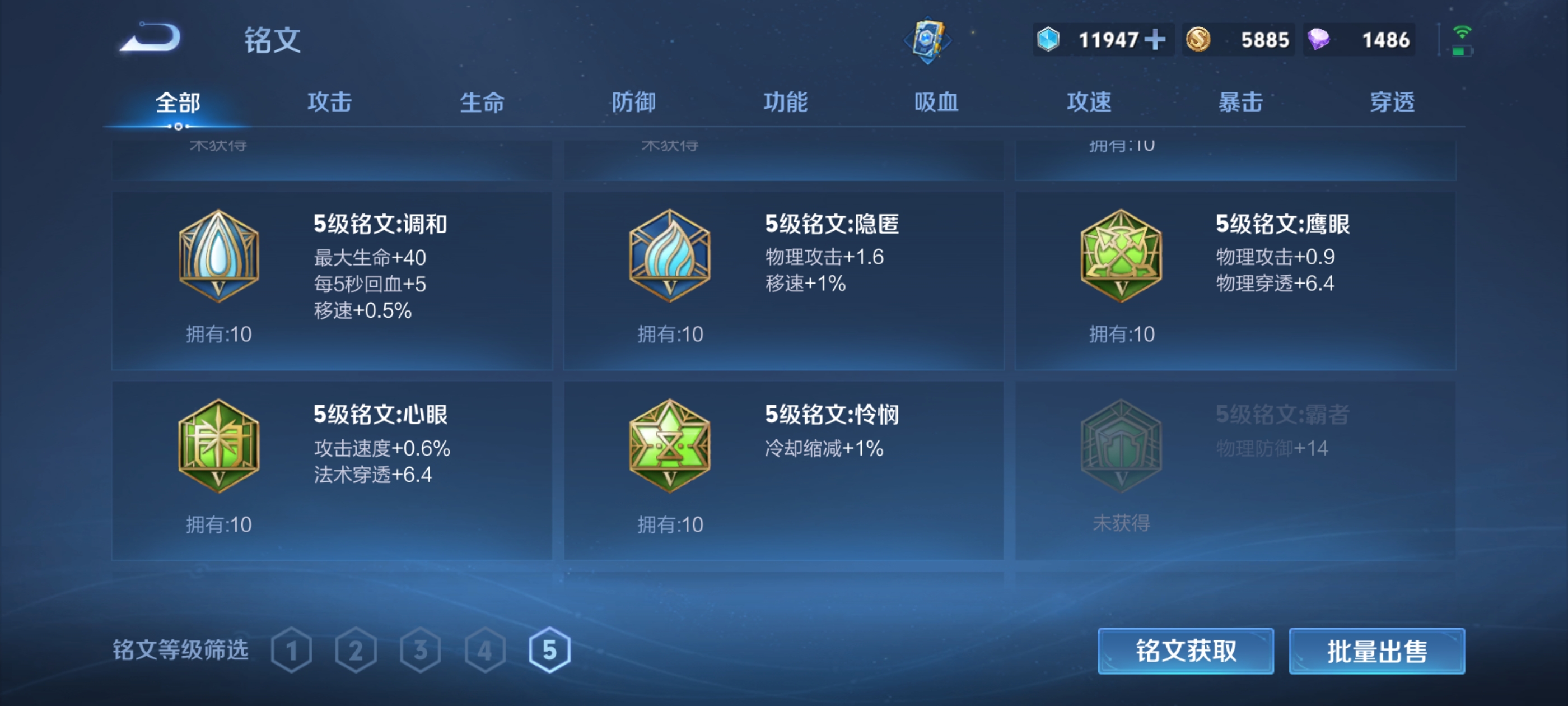Switch to the 攻击 tab
This screenshot has height=706, width=1568.
pyautogui.click(x=329, y=103)
